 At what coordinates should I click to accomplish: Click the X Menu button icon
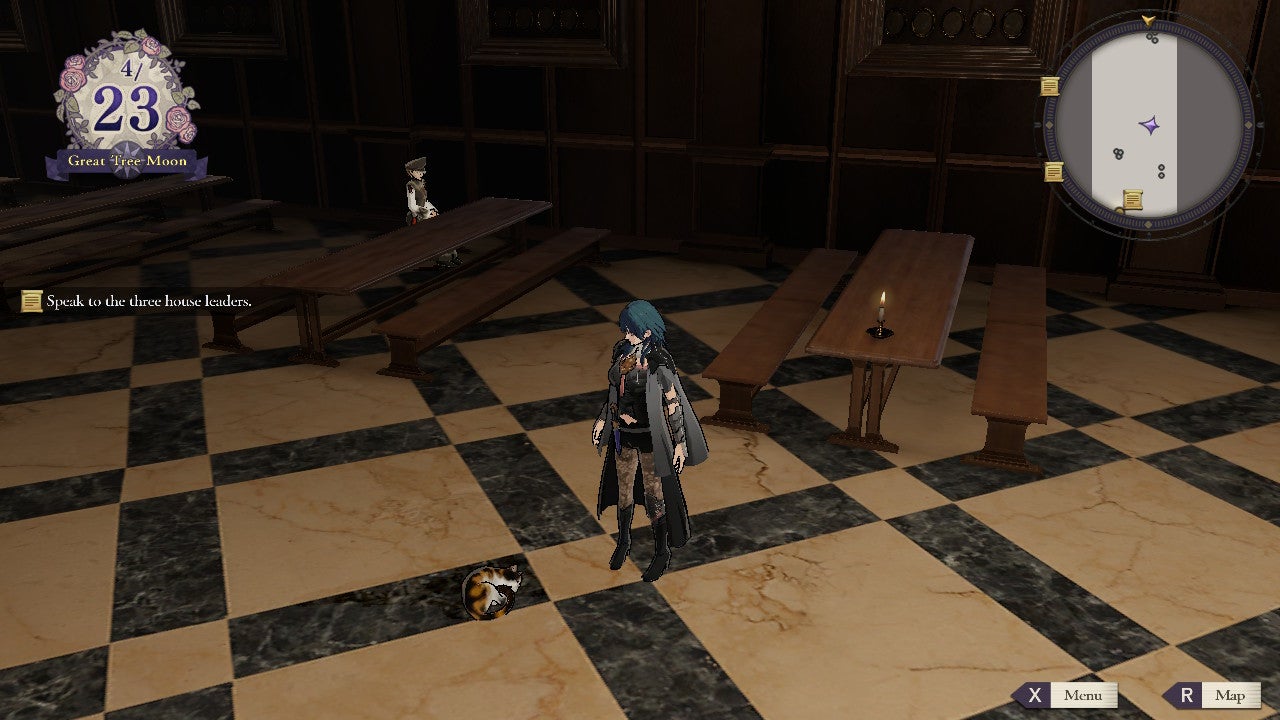1037,695
